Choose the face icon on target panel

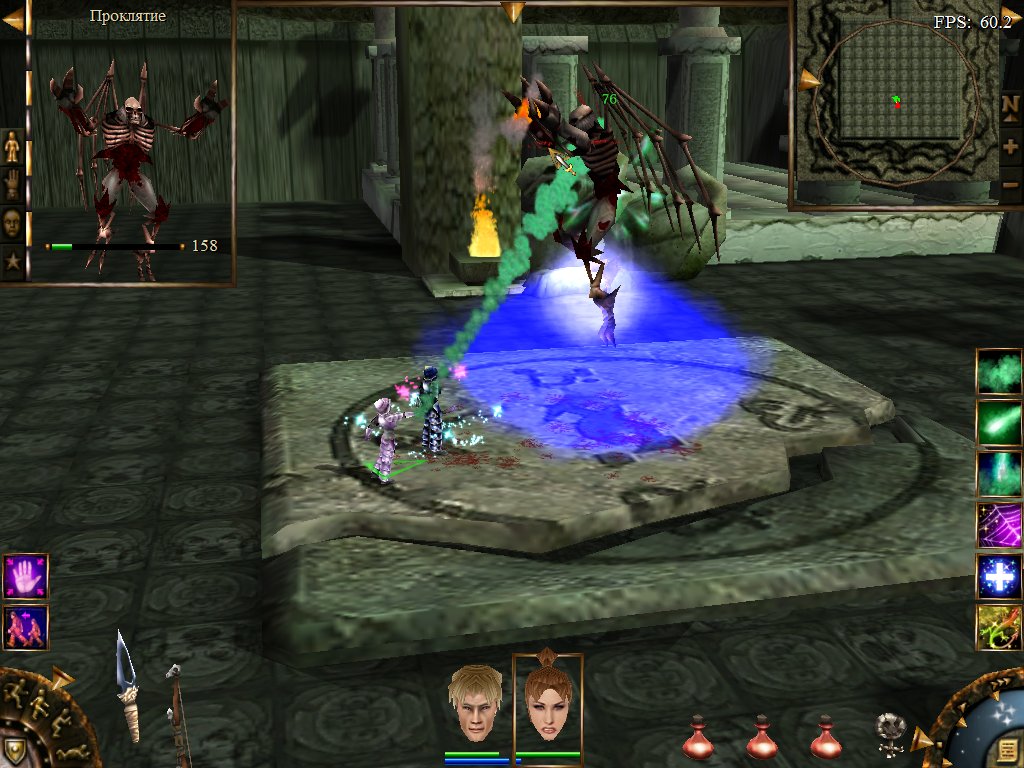[x=12, y=222]
